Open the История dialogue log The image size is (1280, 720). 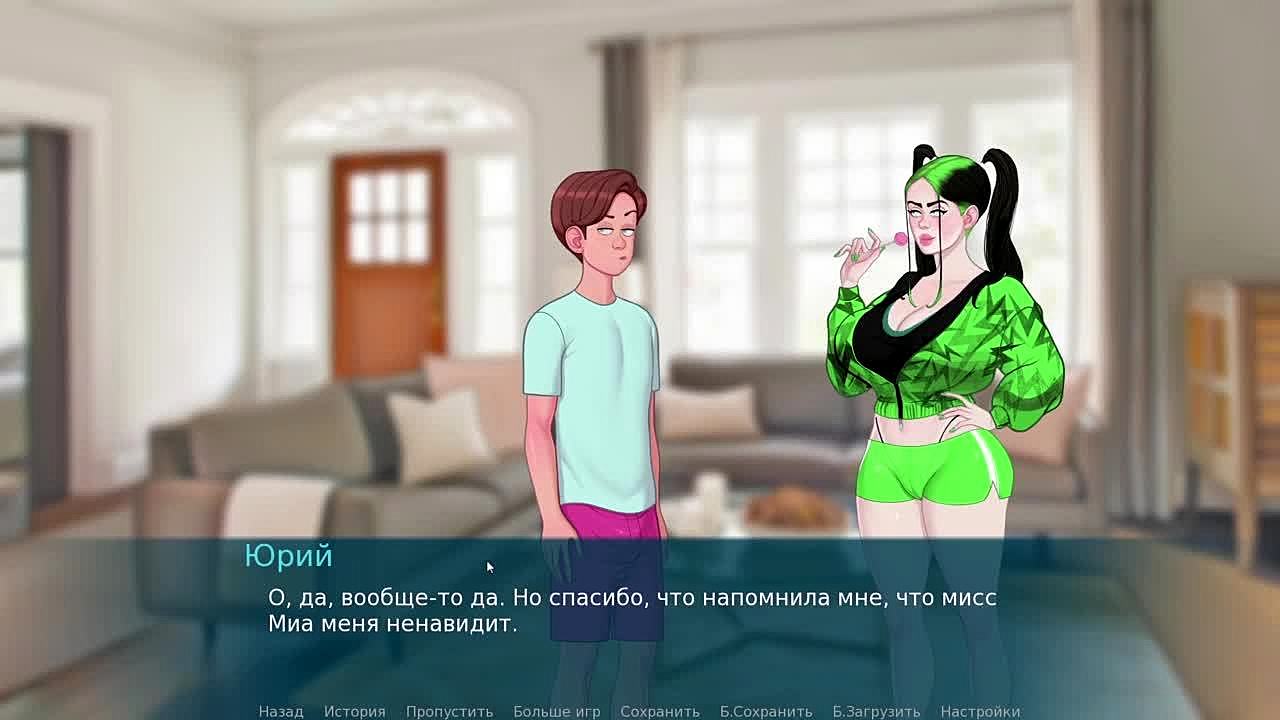click(354, 711)
